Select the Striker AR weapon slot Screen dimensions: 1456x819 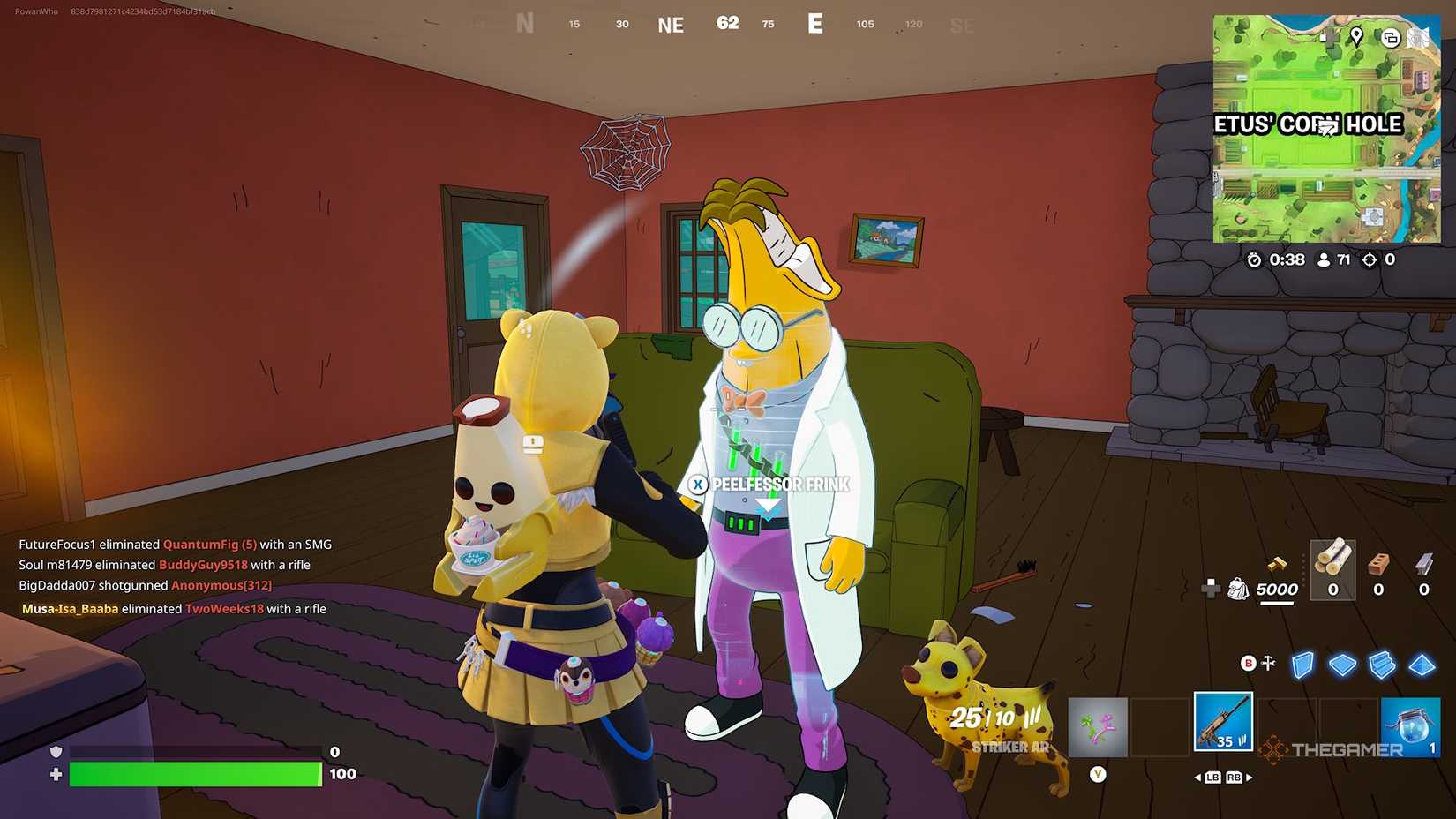pos(1223,722)
